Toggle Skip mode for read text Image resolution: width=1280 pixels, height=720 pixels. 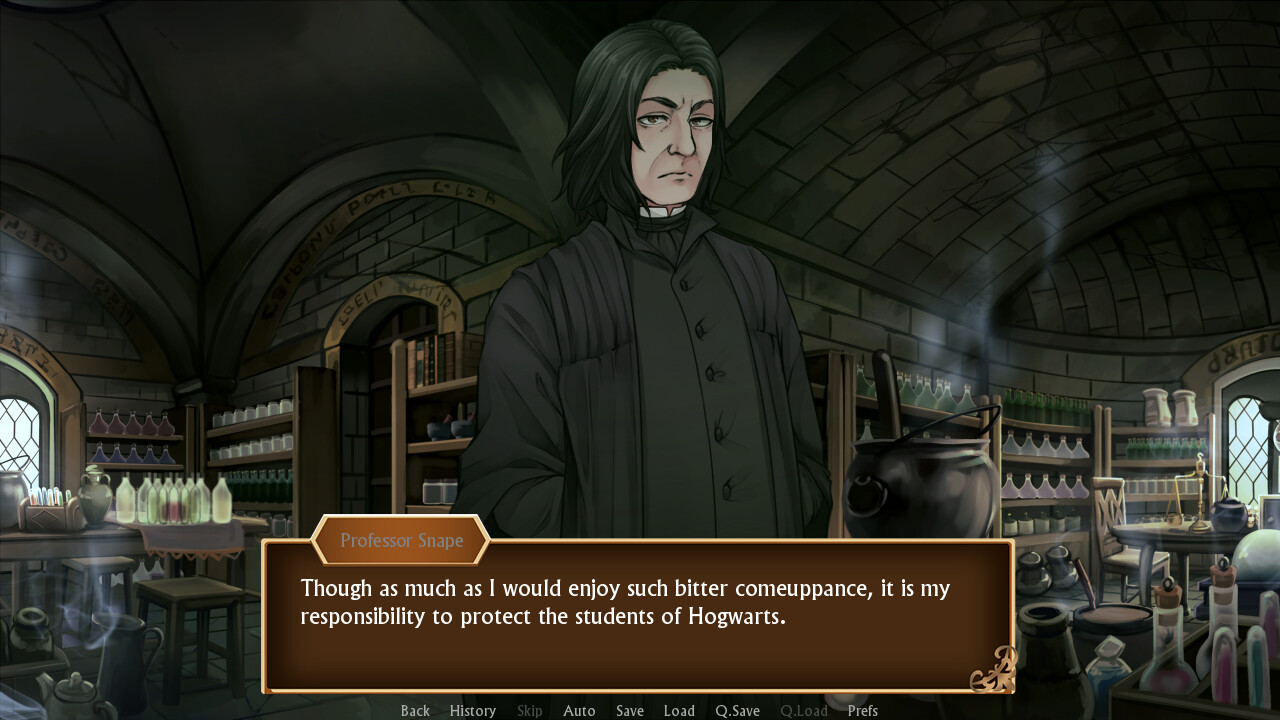coord(529,710)
